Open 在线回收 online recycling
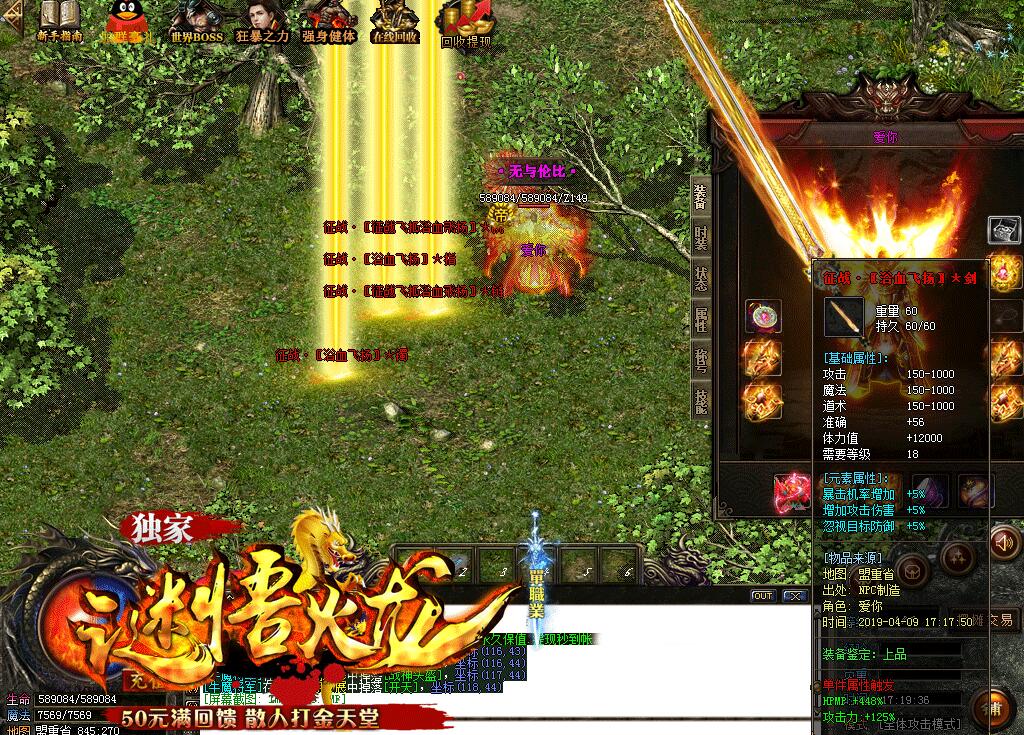Screen dimensions: 1024x735 click(394, 21)
